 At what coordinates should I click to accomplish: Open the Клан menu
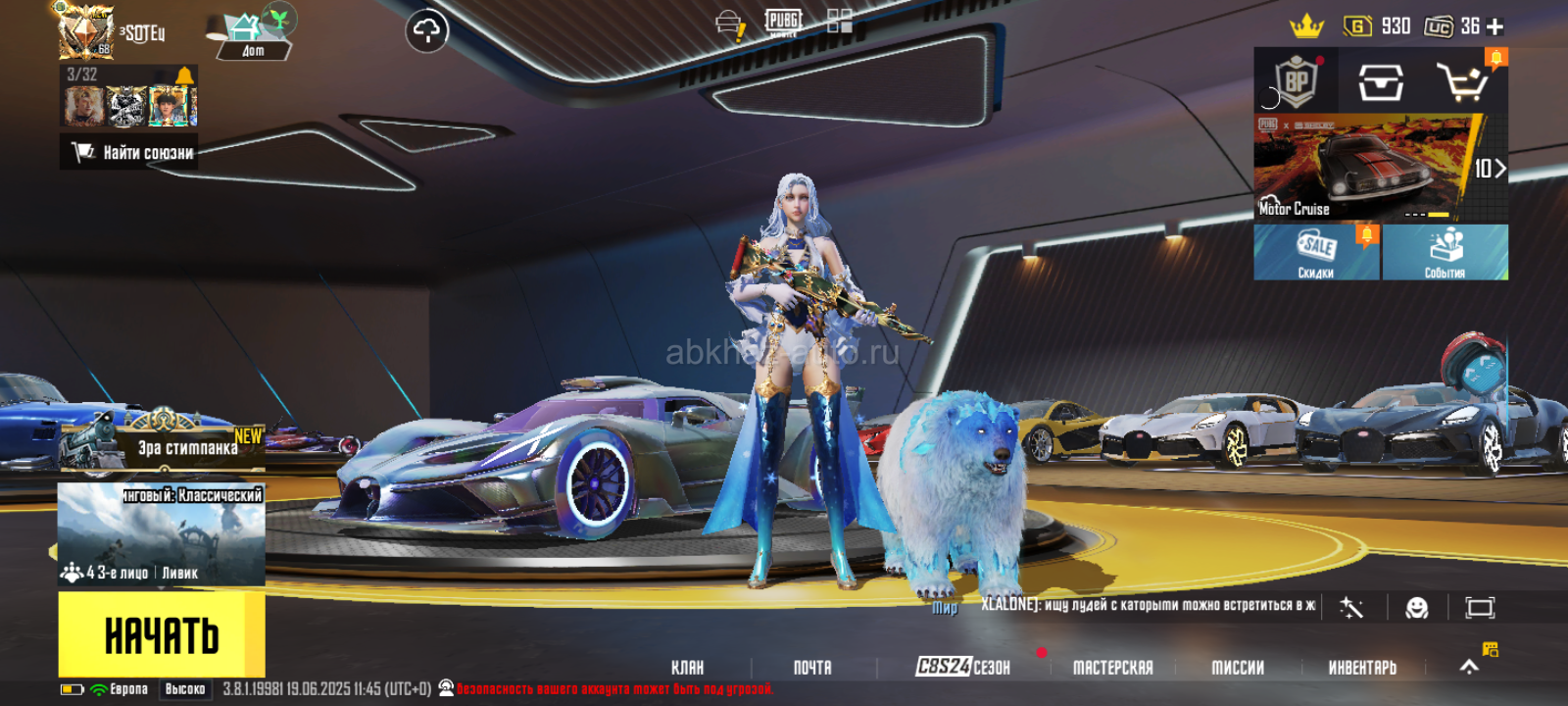coord(687,668)
